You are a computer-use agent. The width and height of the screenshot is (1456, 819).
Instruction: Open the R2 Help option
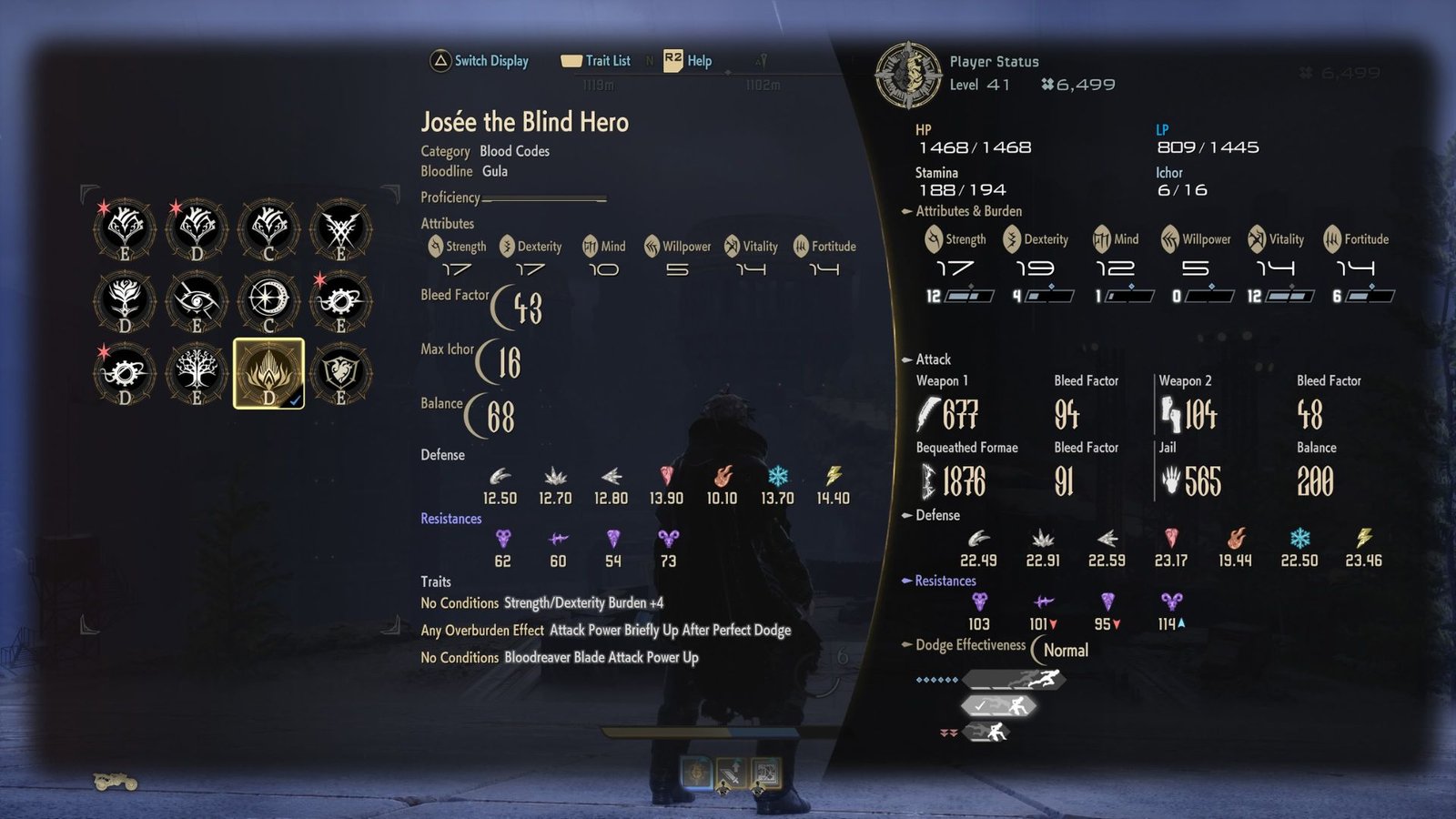point(689,60)
